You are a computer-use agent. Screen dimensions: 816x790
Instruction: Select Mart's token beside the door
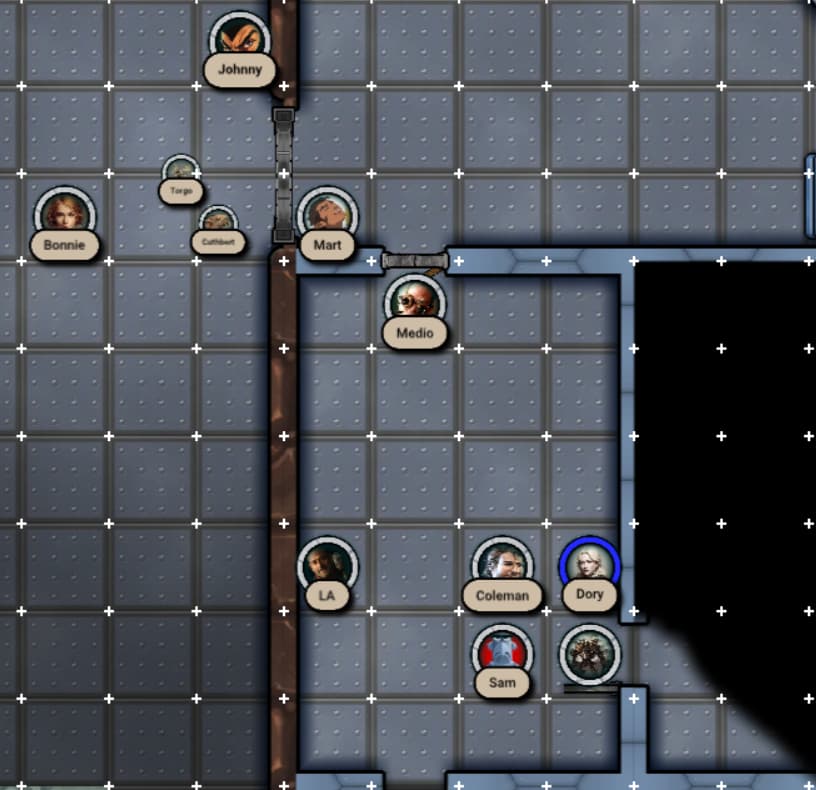(327, 216)
